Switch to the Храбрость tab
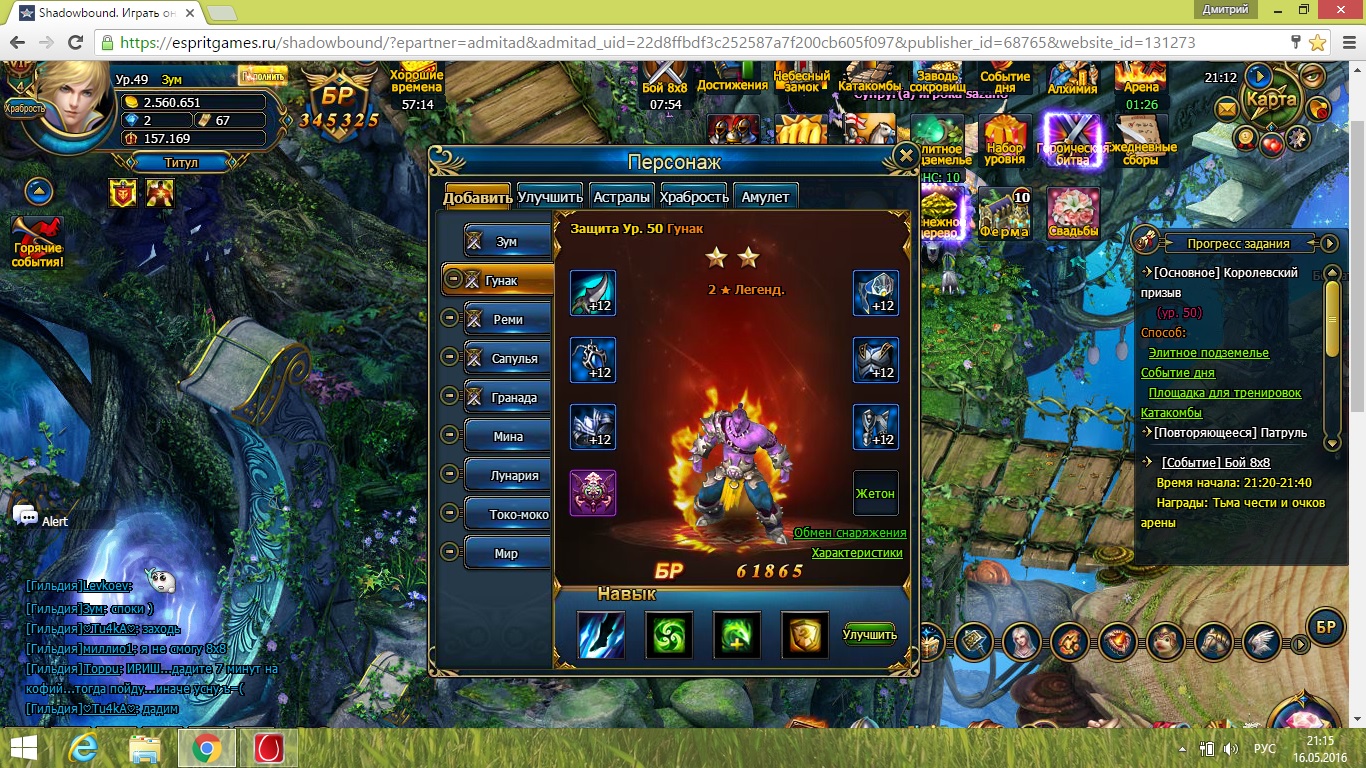 [x=694, y=197]
